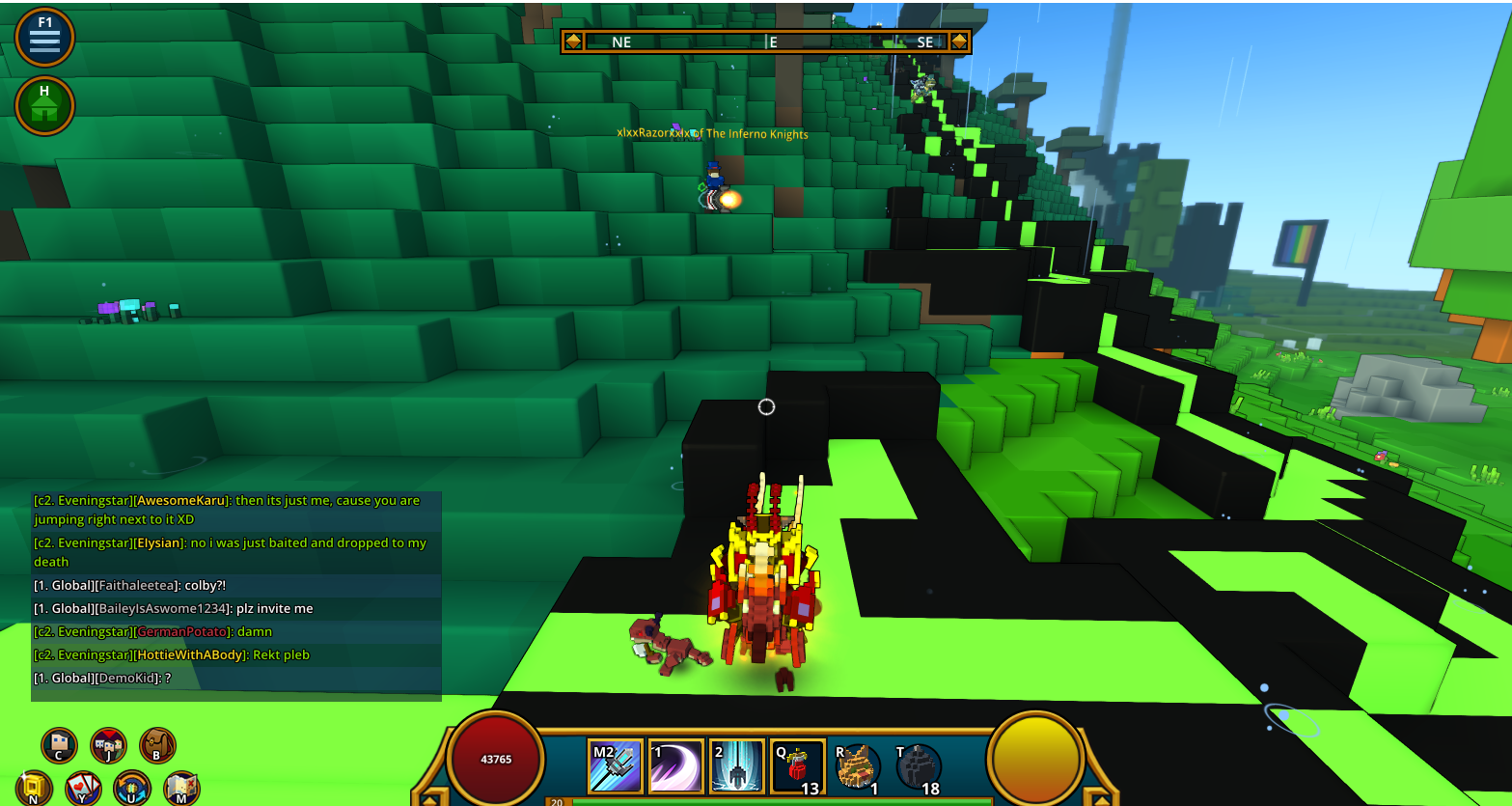Open the character sheet face icon
Viewport: 1512px width, 806px height.
[59, 745]
